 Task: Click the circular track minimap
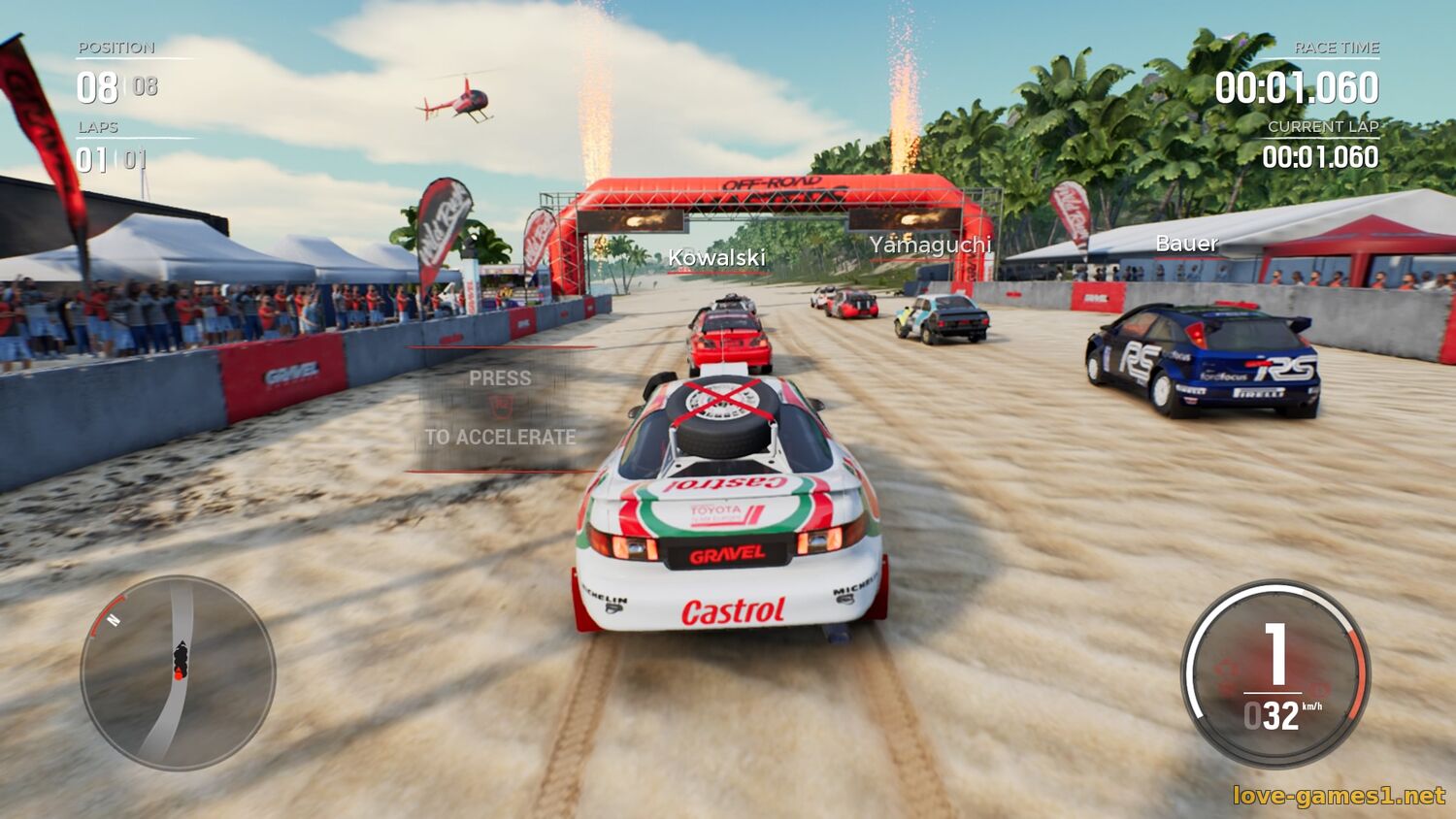tap(178, 672)
